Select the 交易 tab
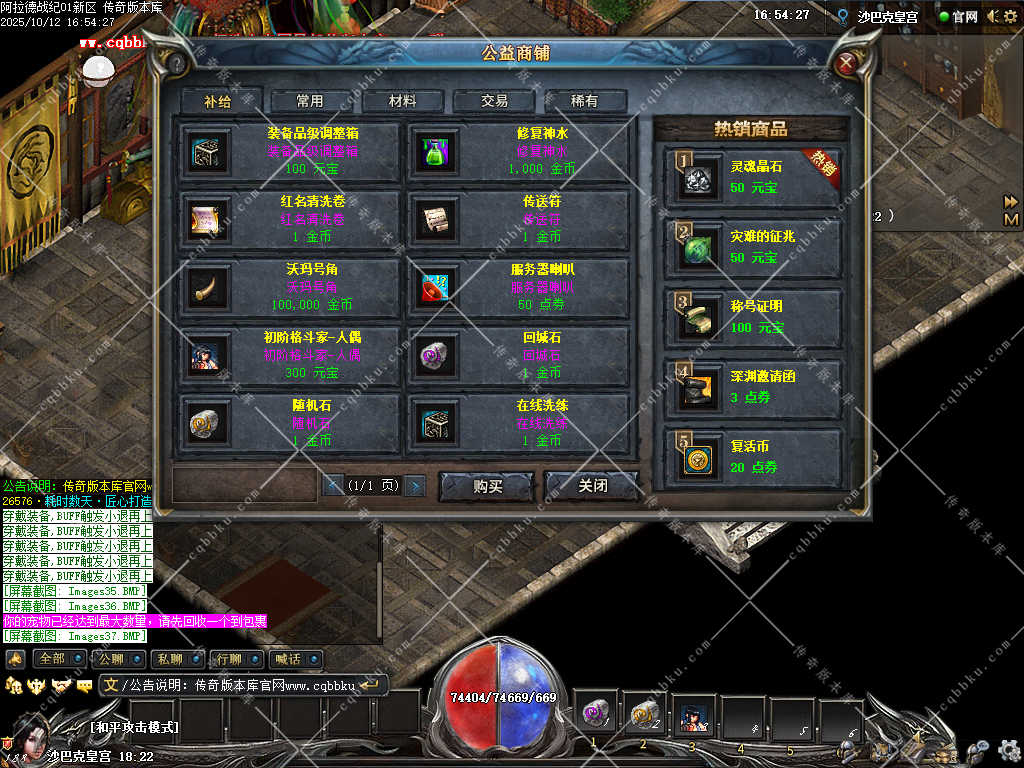This screenshot has width=1024, height=768. tap(494, 101)
